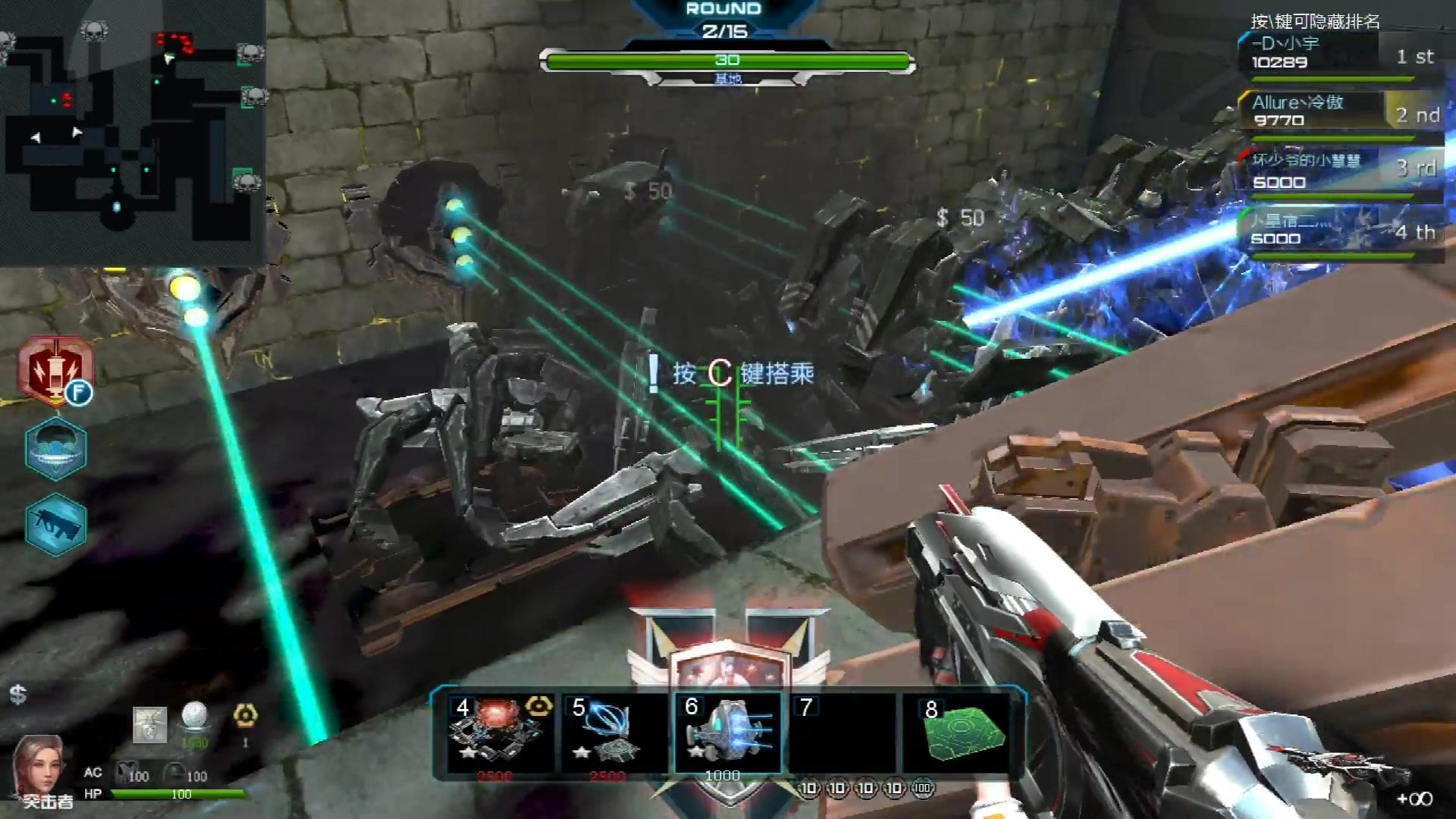Select the 4th place player row

(x=1338, y=230)
